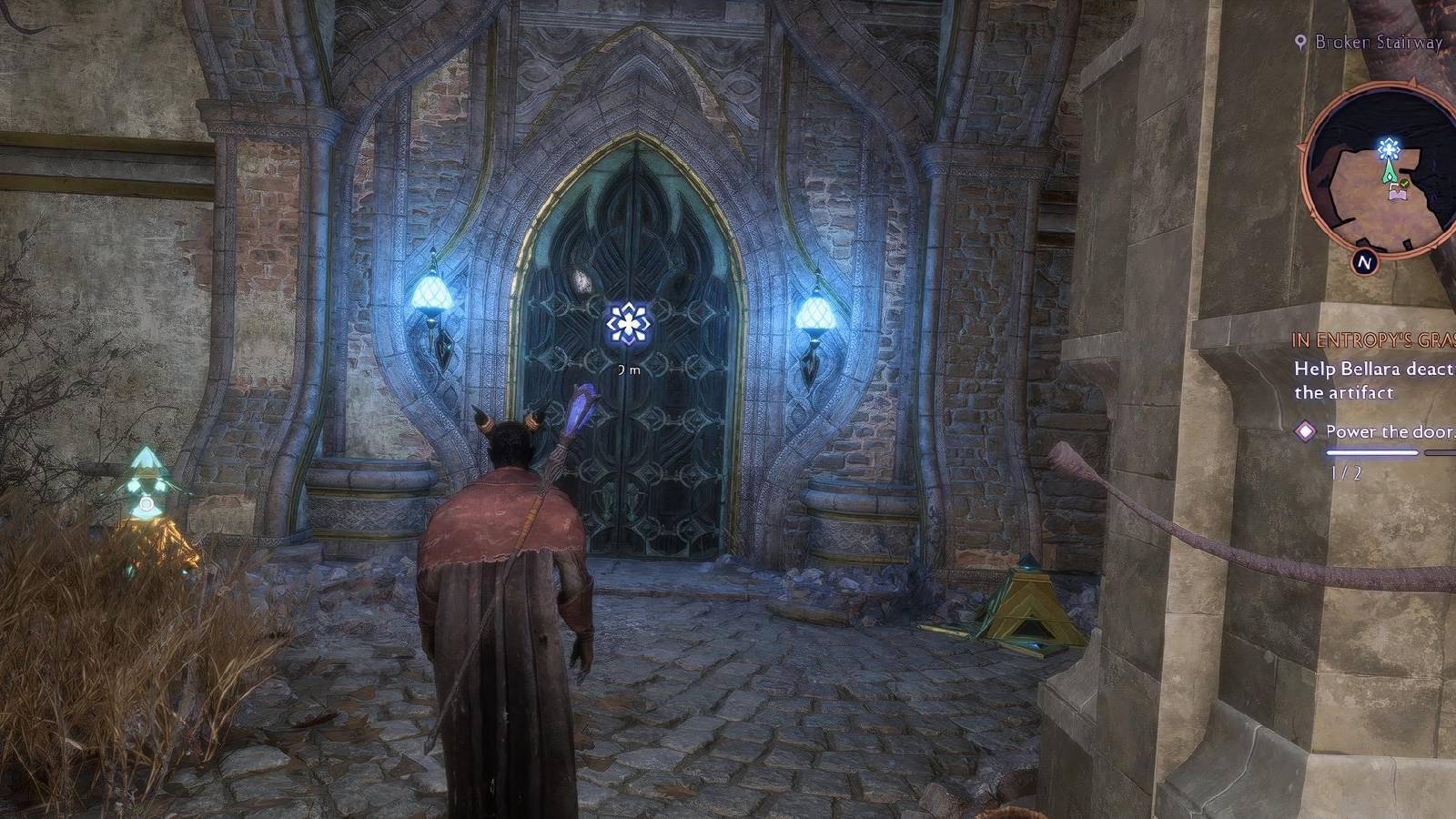Toggle the left blue wall lantern
Screen dimensions: 1456x819
tap(432, 291)
